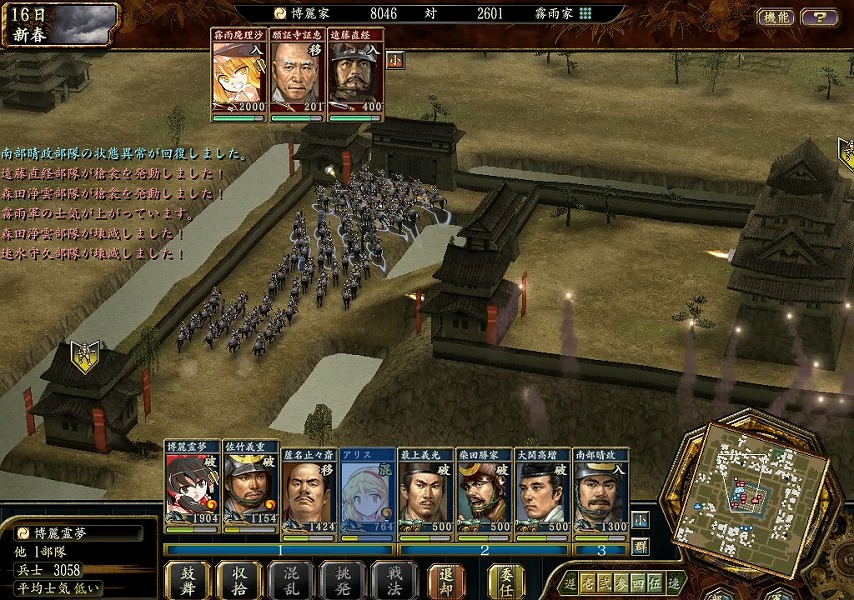Screen dimensions: 854x600
Task: Set game speed to 参
Action: pyautogui.click(x=622, y=583)
